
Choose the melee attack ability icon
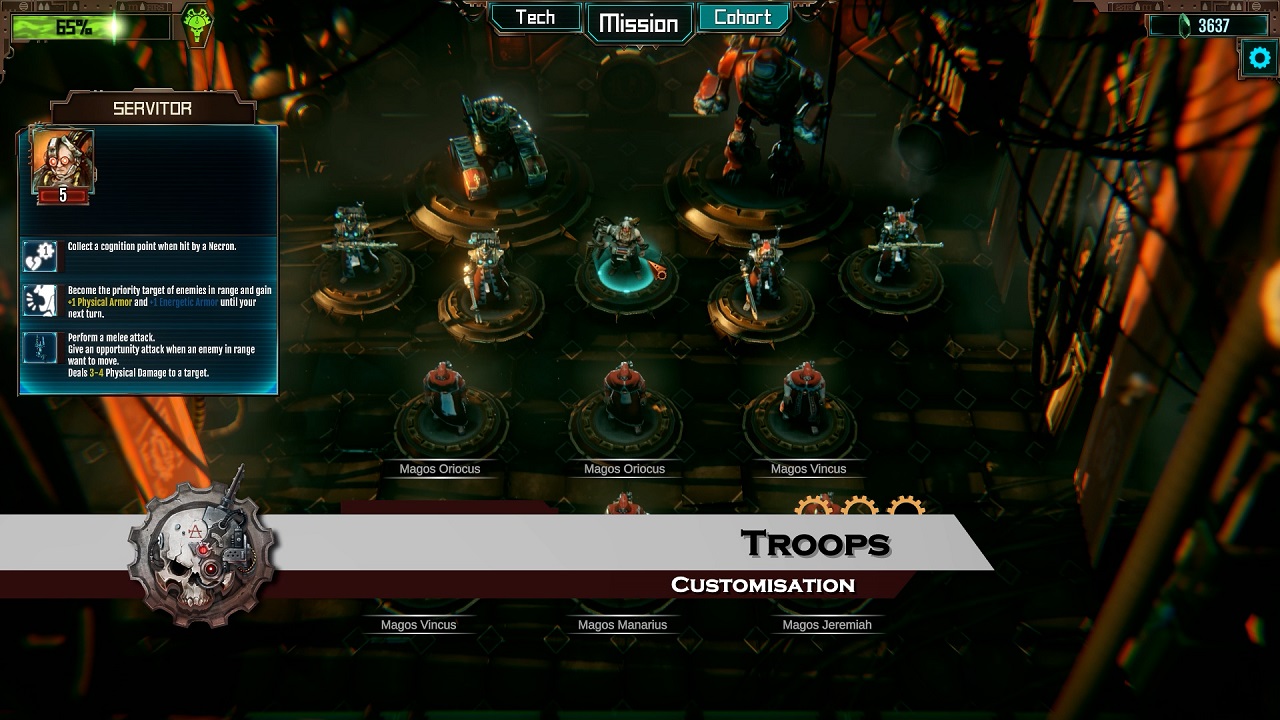[41, 348]
